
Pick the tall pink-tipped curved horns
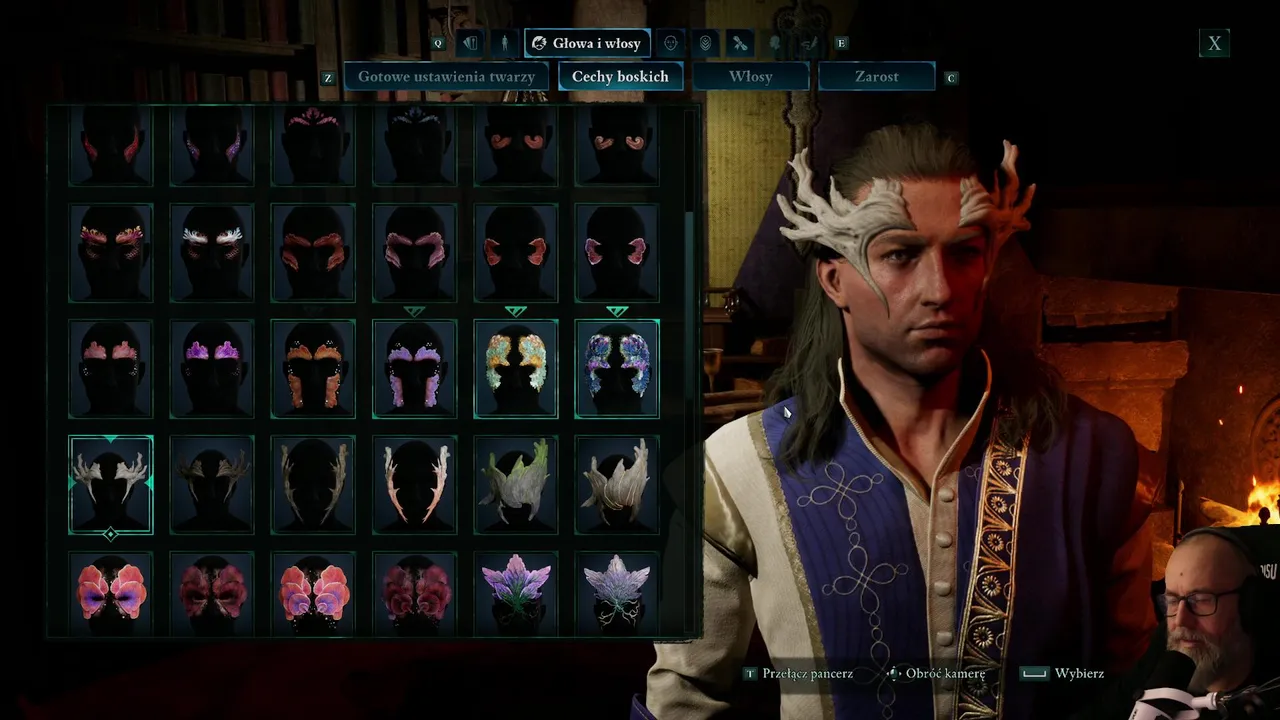[415, 485]
